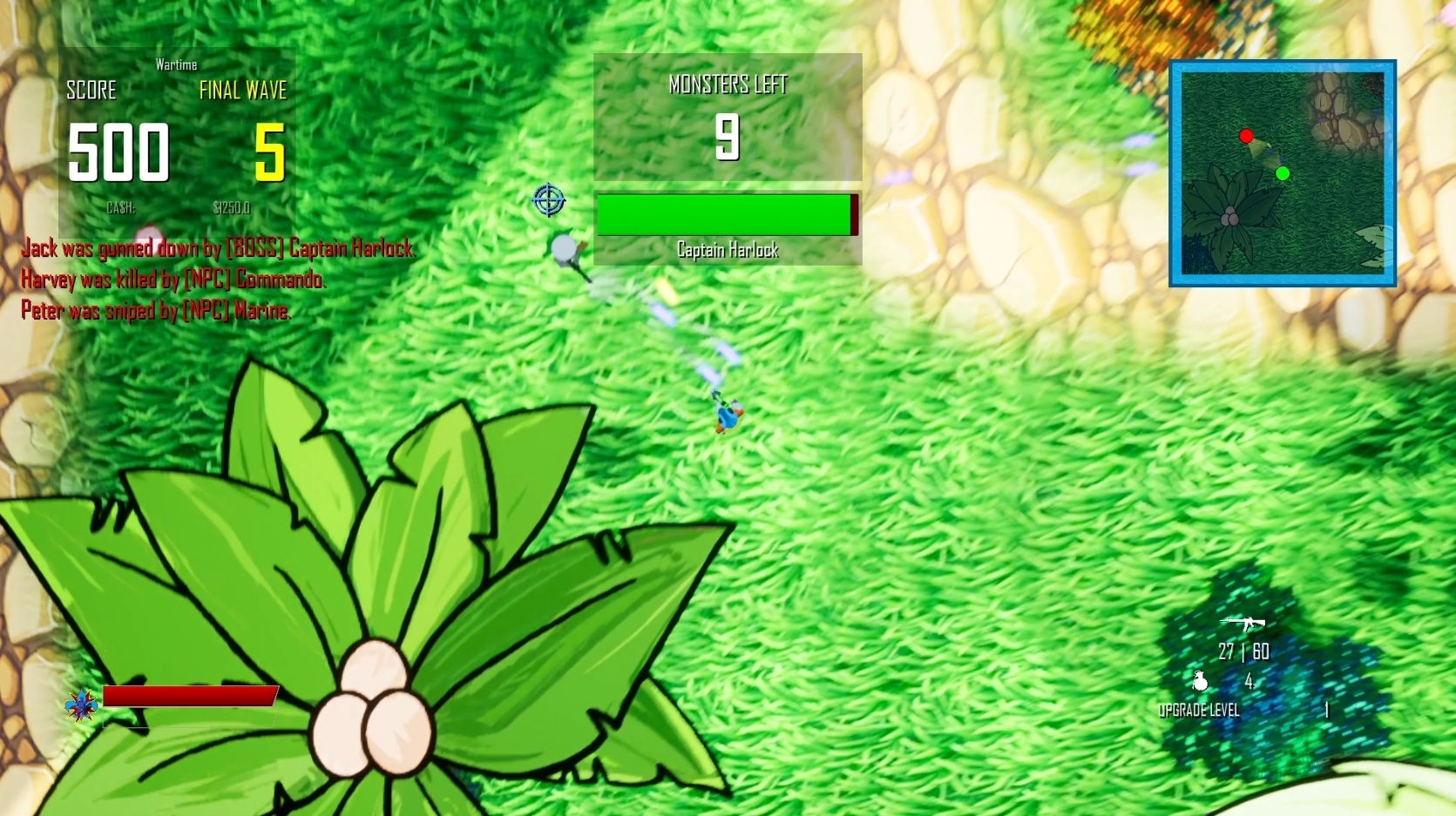The height and width of the screenshot is (816, 1456).
Task: Click the crosshair reticle on screen
Action: coord(548,200)
